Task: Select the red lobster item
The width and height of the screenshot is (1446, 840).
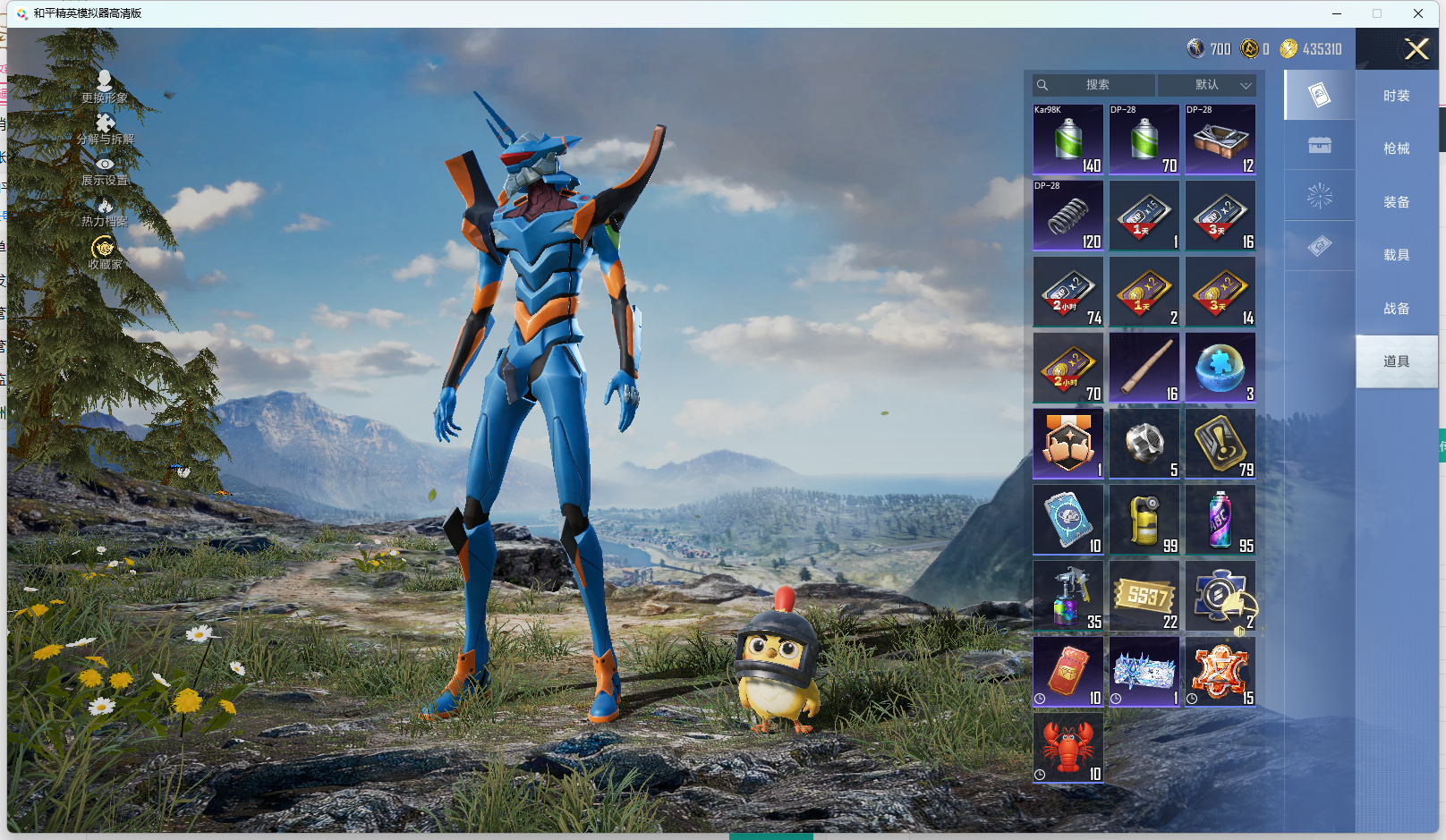Action: pyautogui.click(x=1068, y=748)
